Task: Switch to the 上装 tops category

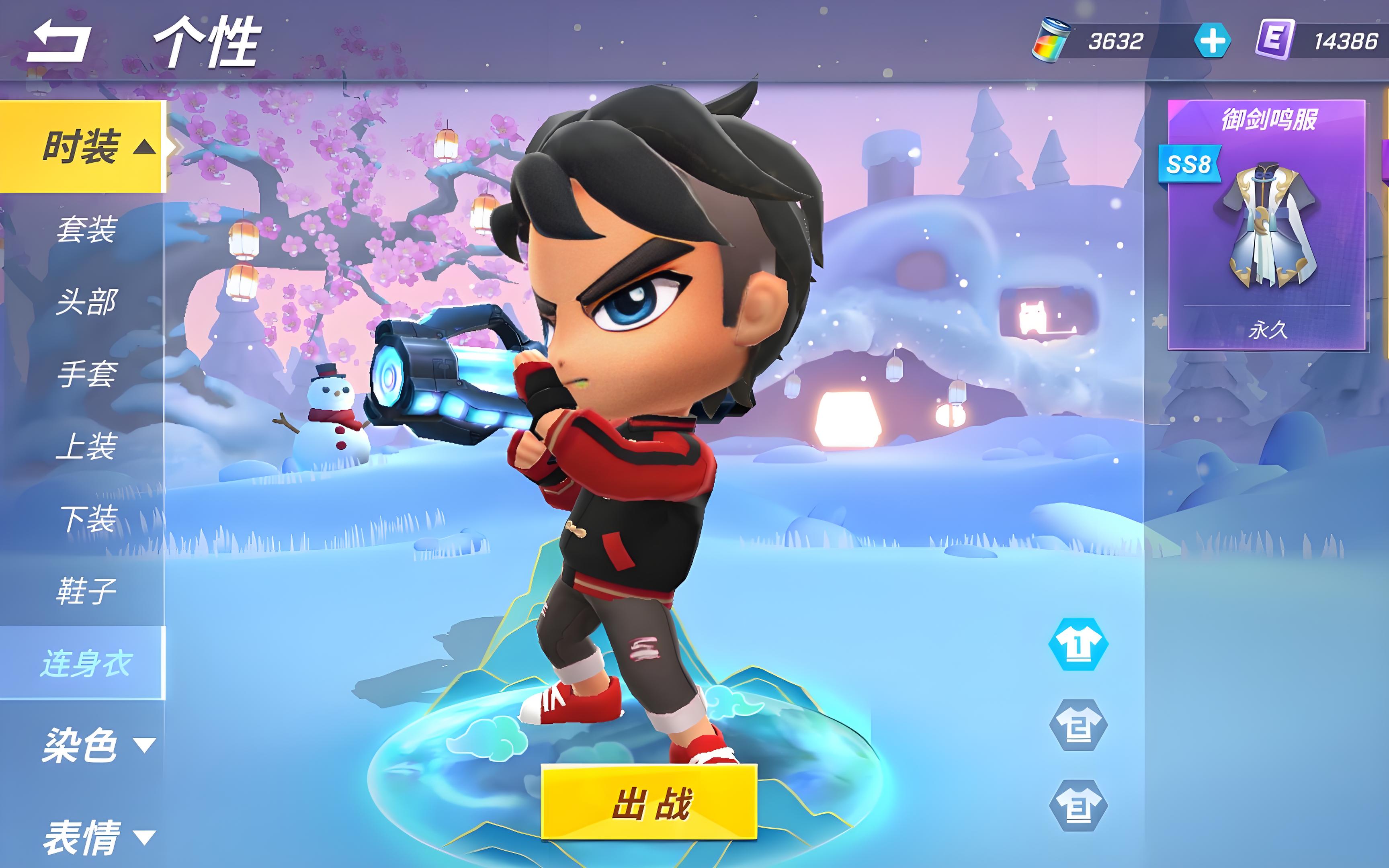Action: pos(86,446)
